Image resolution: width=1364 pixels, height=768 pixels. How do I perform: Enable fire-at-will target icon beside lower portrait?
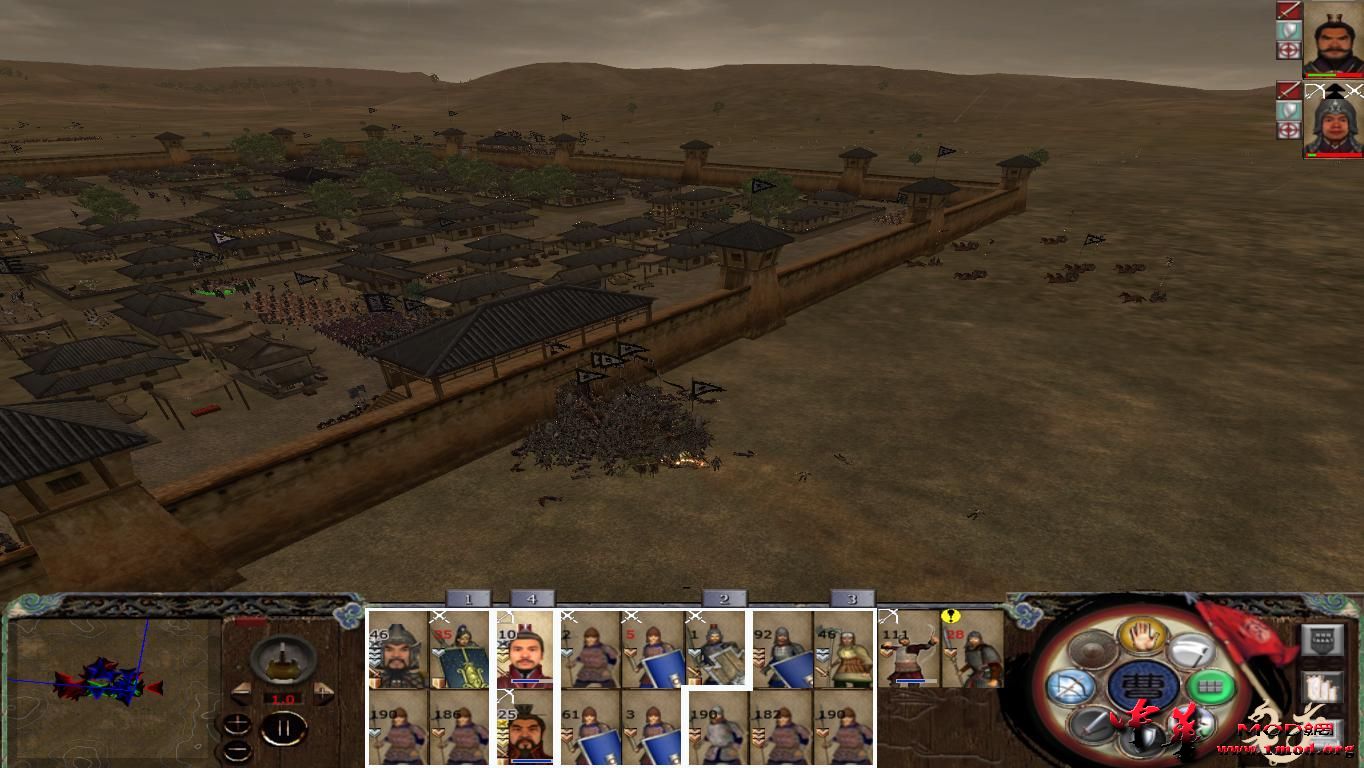point(1288,127)
